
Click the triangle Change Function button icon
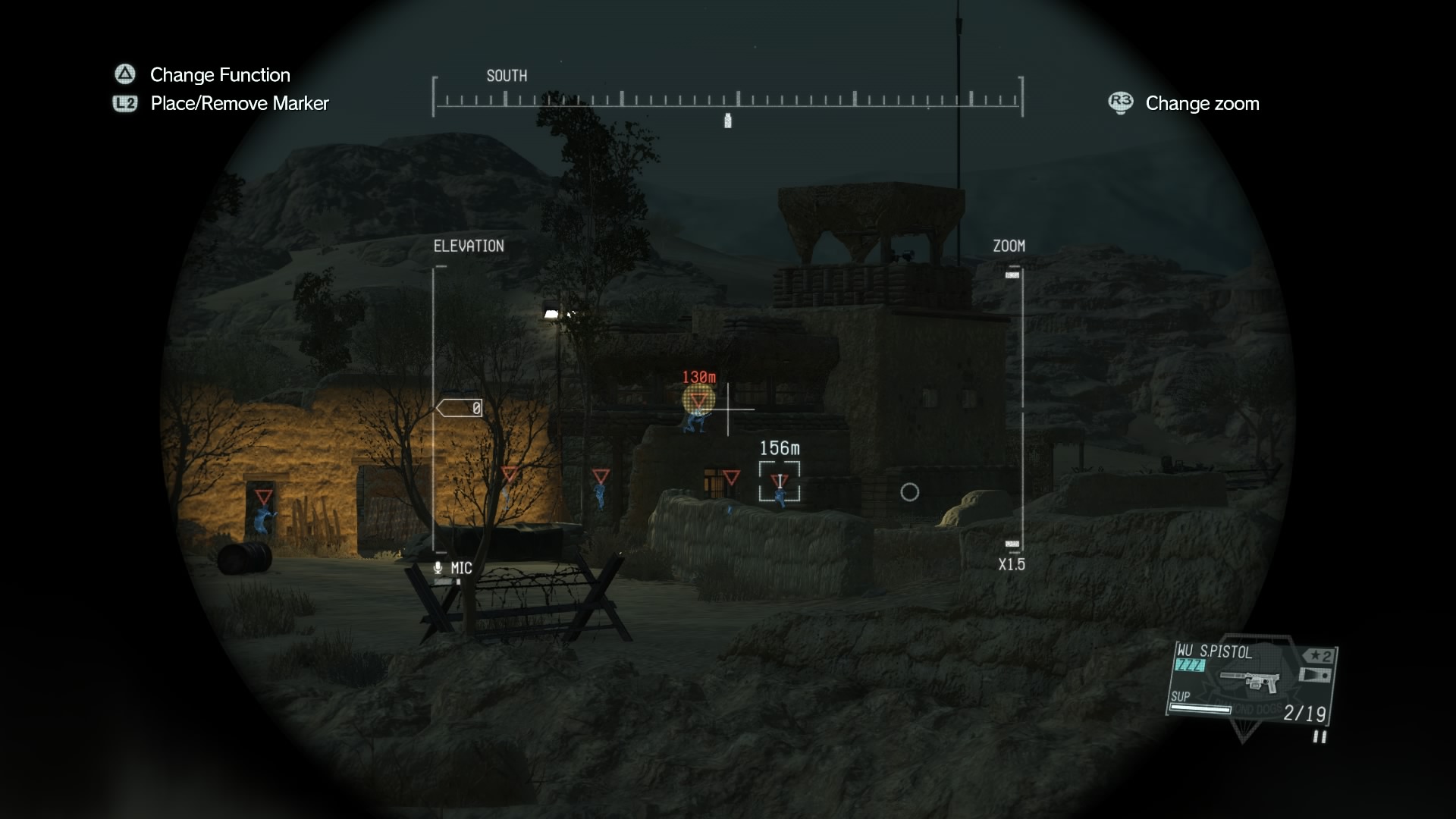pos(124,74)
